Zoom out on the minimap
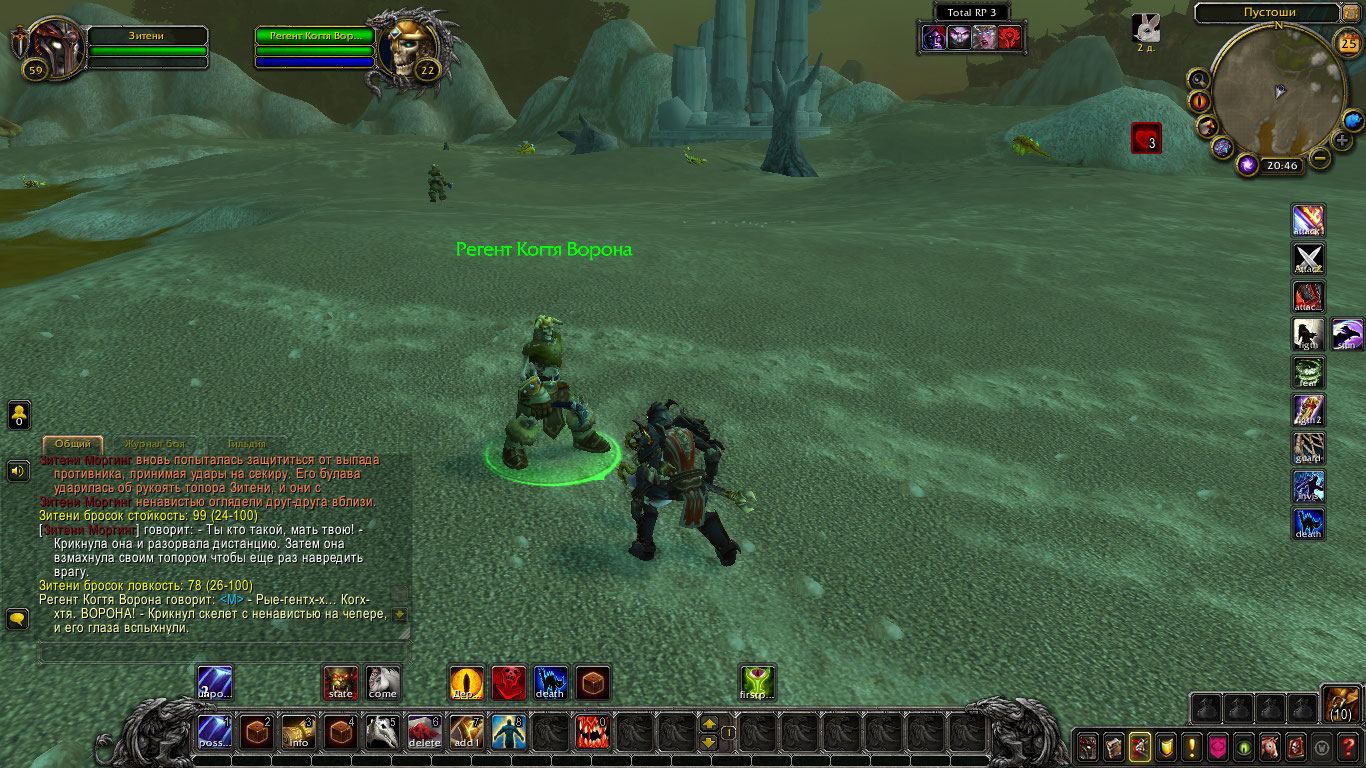 coord(1321,158)
